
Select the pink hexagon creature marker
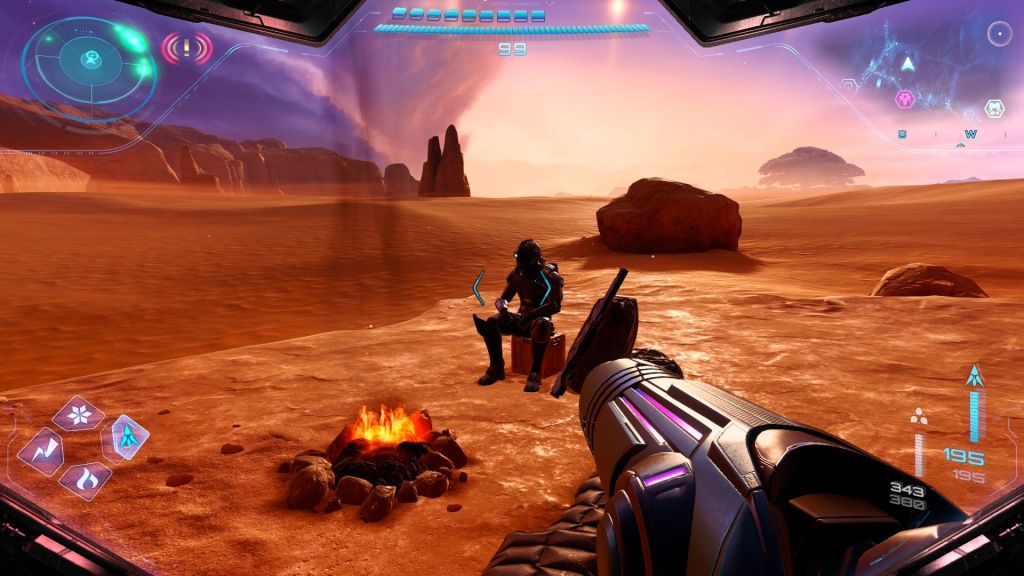tap(905, 98)
